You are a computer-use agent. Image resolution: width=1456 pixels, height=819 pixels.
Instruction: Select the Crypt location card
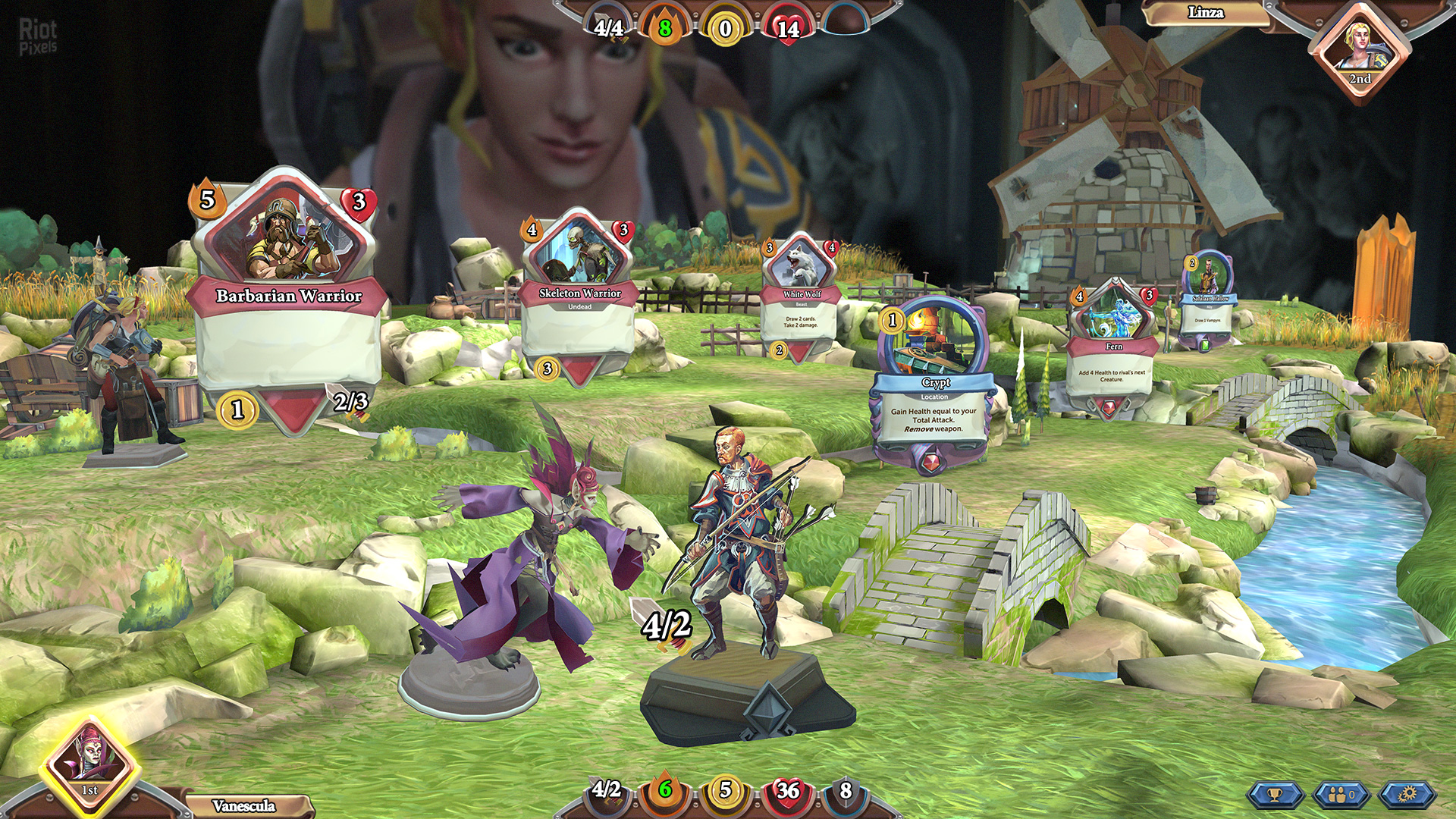934,387
